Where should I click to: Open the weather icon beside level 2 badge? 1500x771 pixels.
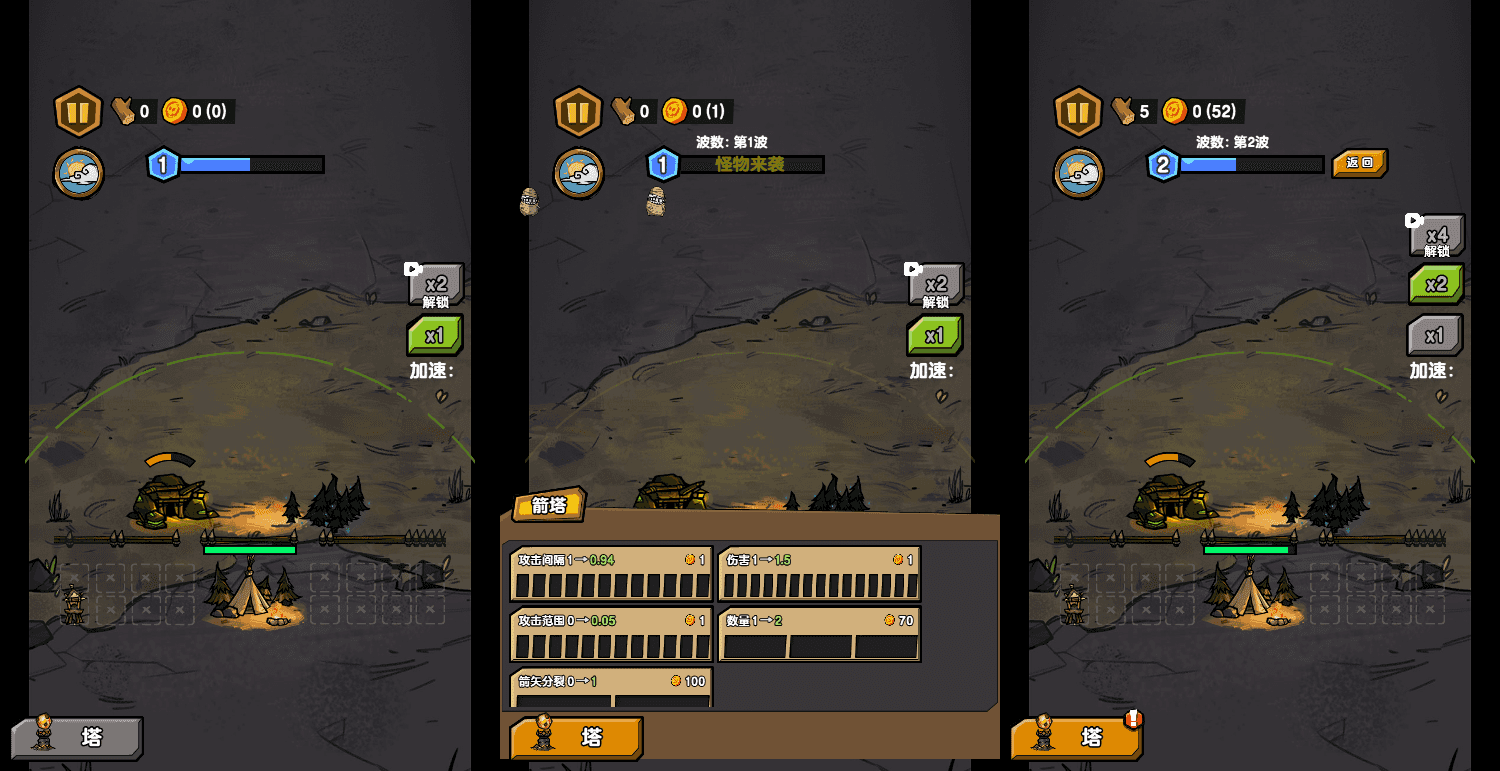point(1079,173)
